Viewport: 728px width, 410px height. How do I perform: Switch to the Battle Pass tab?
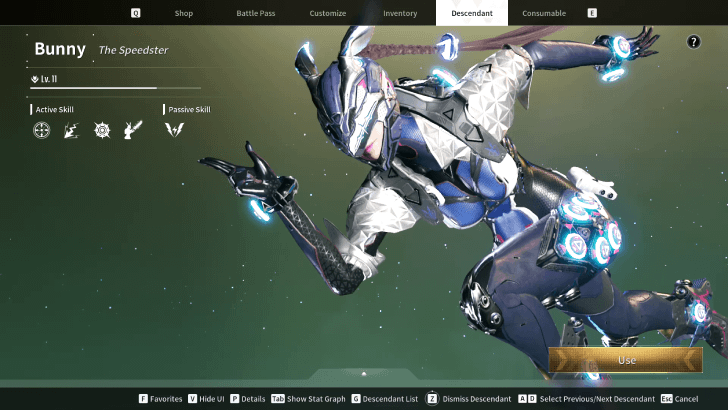pos(255,13)
